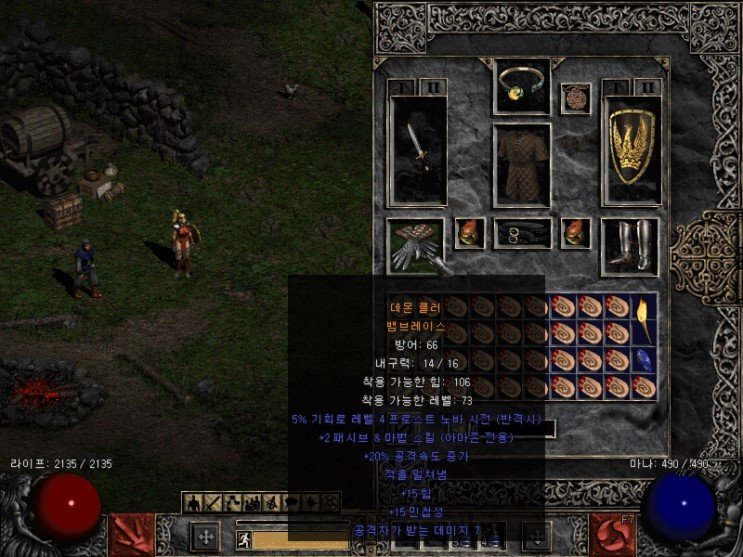Select the ring left of the belt
Image resolution: width=743 pixels, height=557 pixels.
pyautogui.click(x=469, y=233)
